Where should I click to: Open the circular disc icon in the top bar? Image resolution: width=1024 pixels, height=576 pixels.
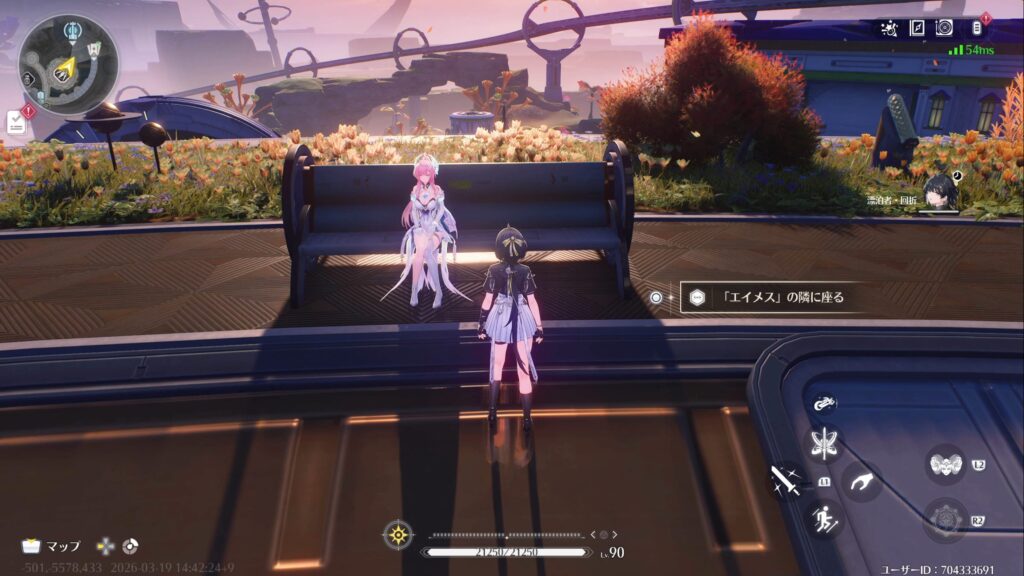click(x=943, y=28)
